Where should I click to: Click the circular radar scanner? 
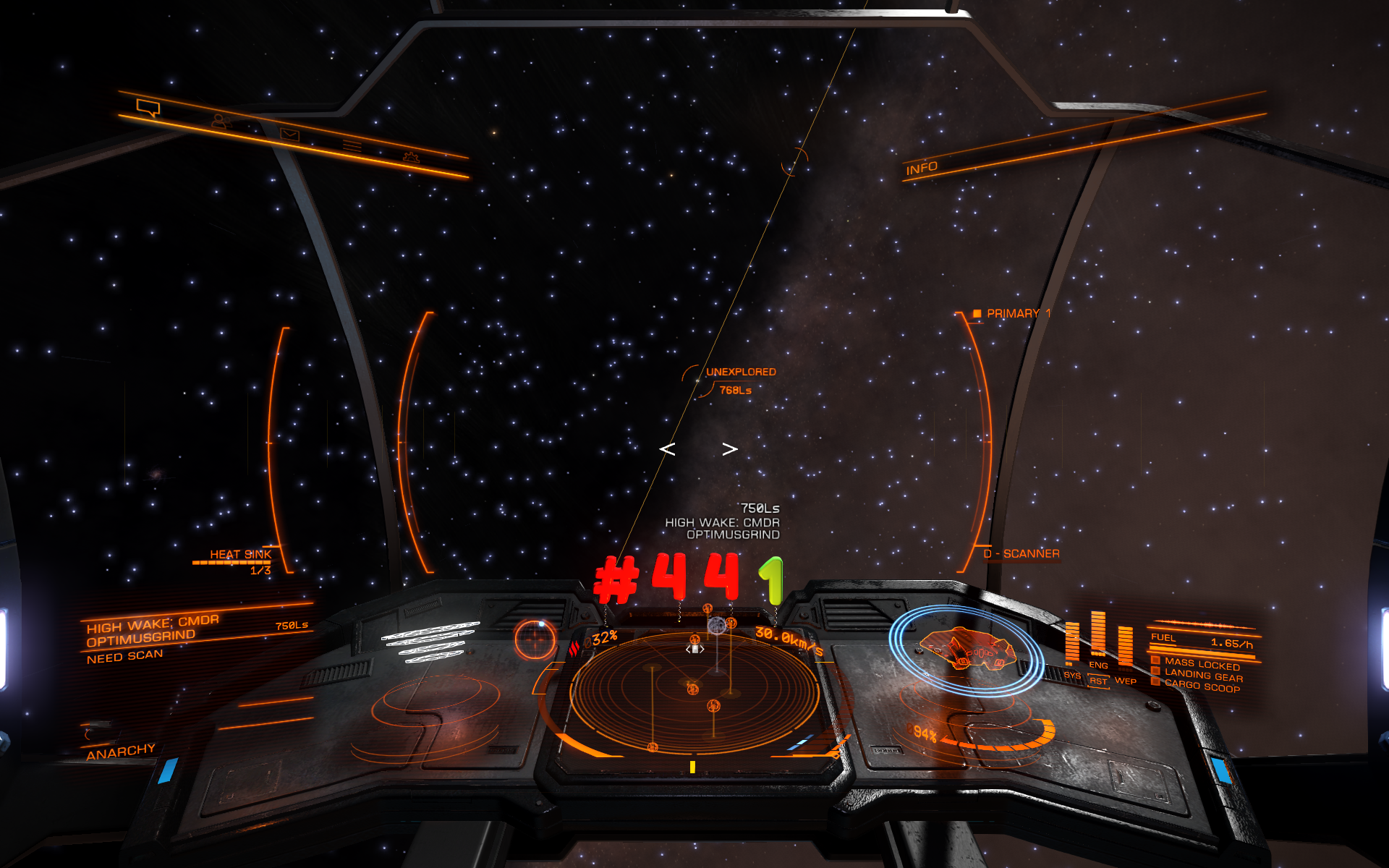pyautogui.click(x=694, y=691)
